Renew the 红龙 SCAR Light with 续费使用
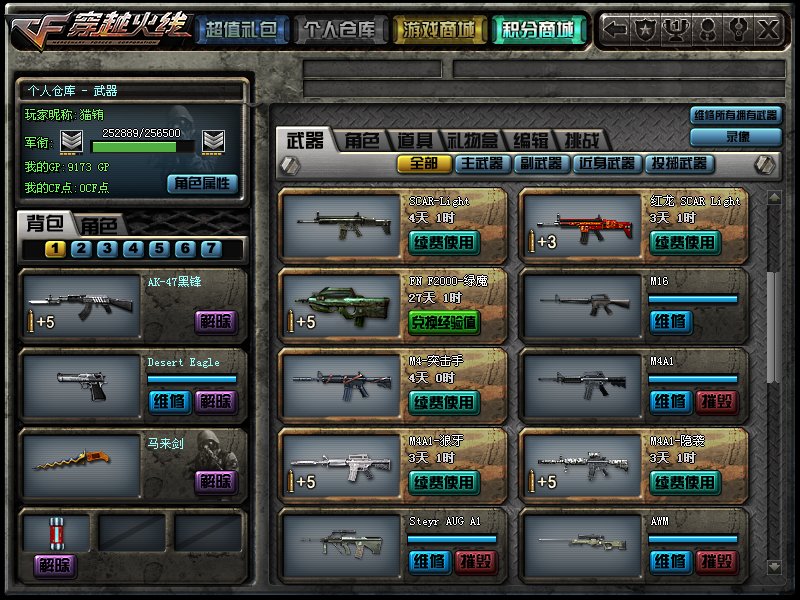The height and width of the screenshot is (600, 800). coord(685,242)
